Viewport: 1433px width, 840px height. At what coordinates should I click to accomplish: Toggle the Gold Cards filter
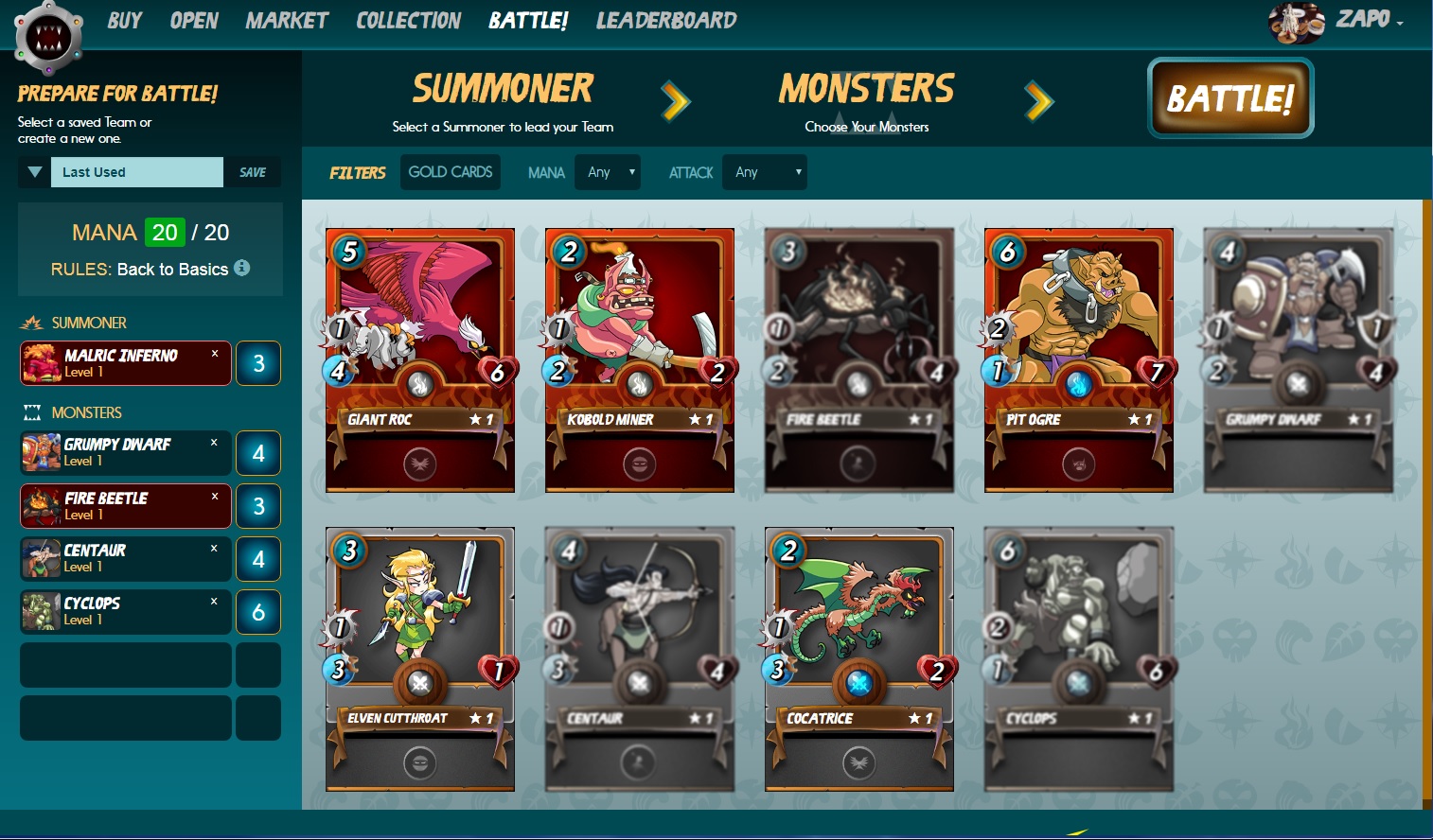(x=451, y=172)
